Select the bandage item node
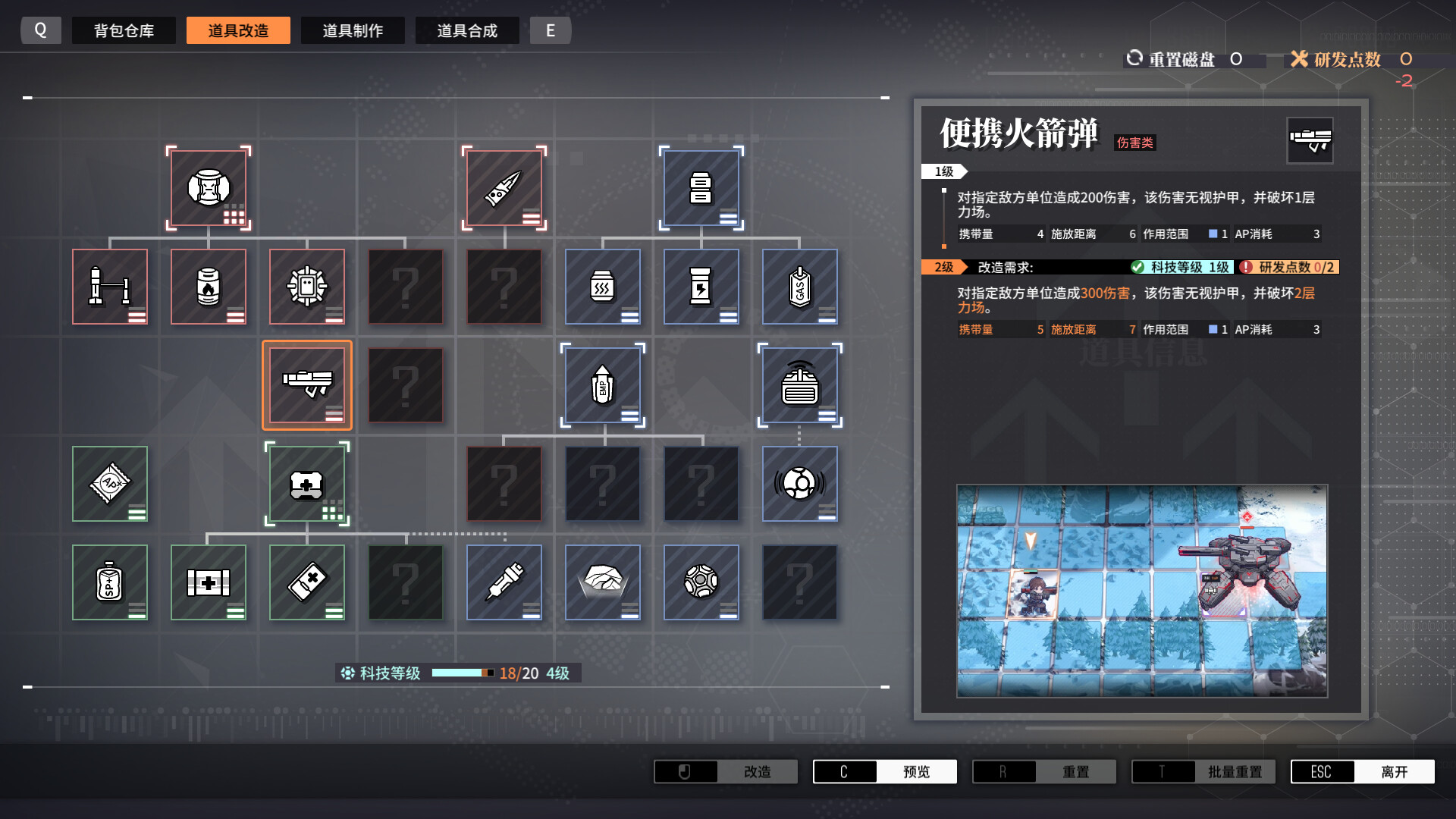The width and height of the screenshot is (1456, 819). coord(307,582)
